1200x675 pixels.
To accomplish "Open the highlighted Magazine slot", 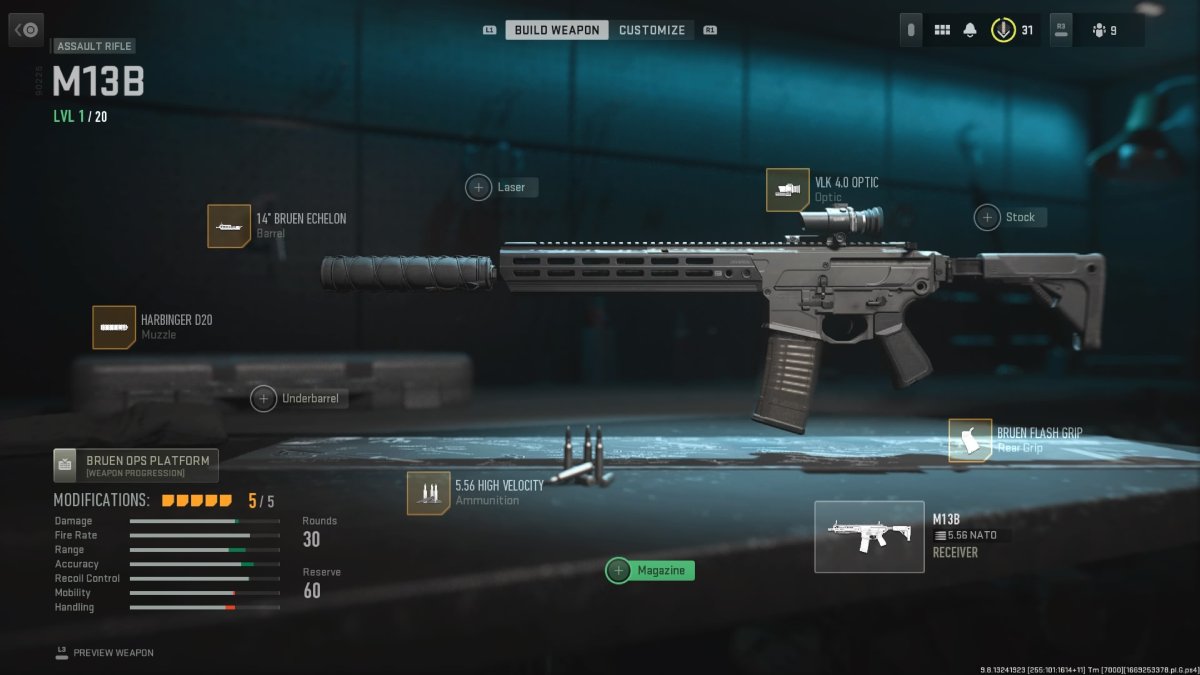I will [650, 570].
